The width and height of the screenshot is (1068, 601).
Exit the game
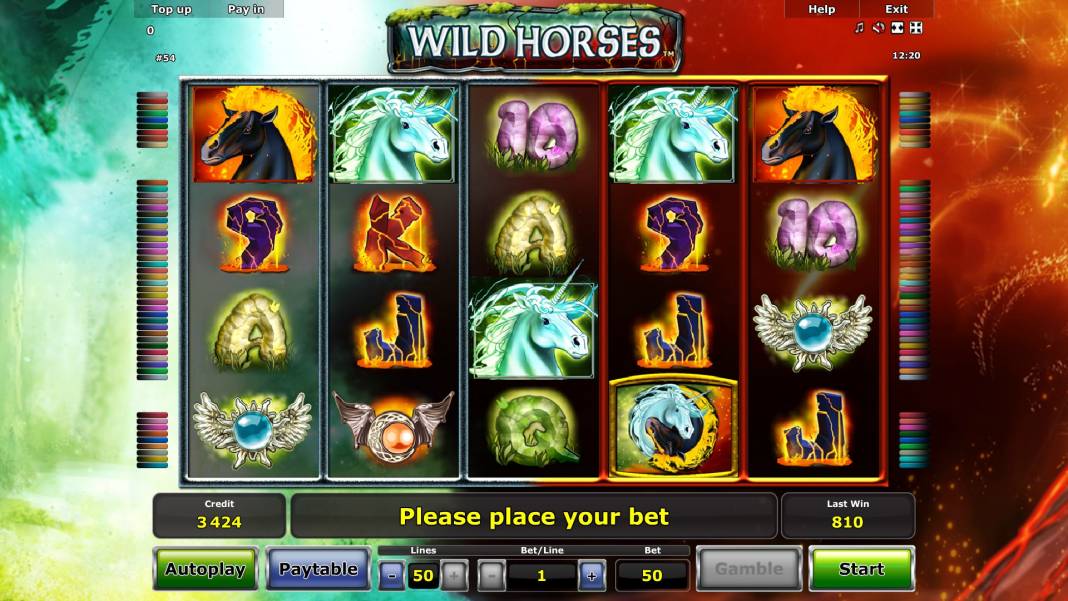[x=896, y=9]
